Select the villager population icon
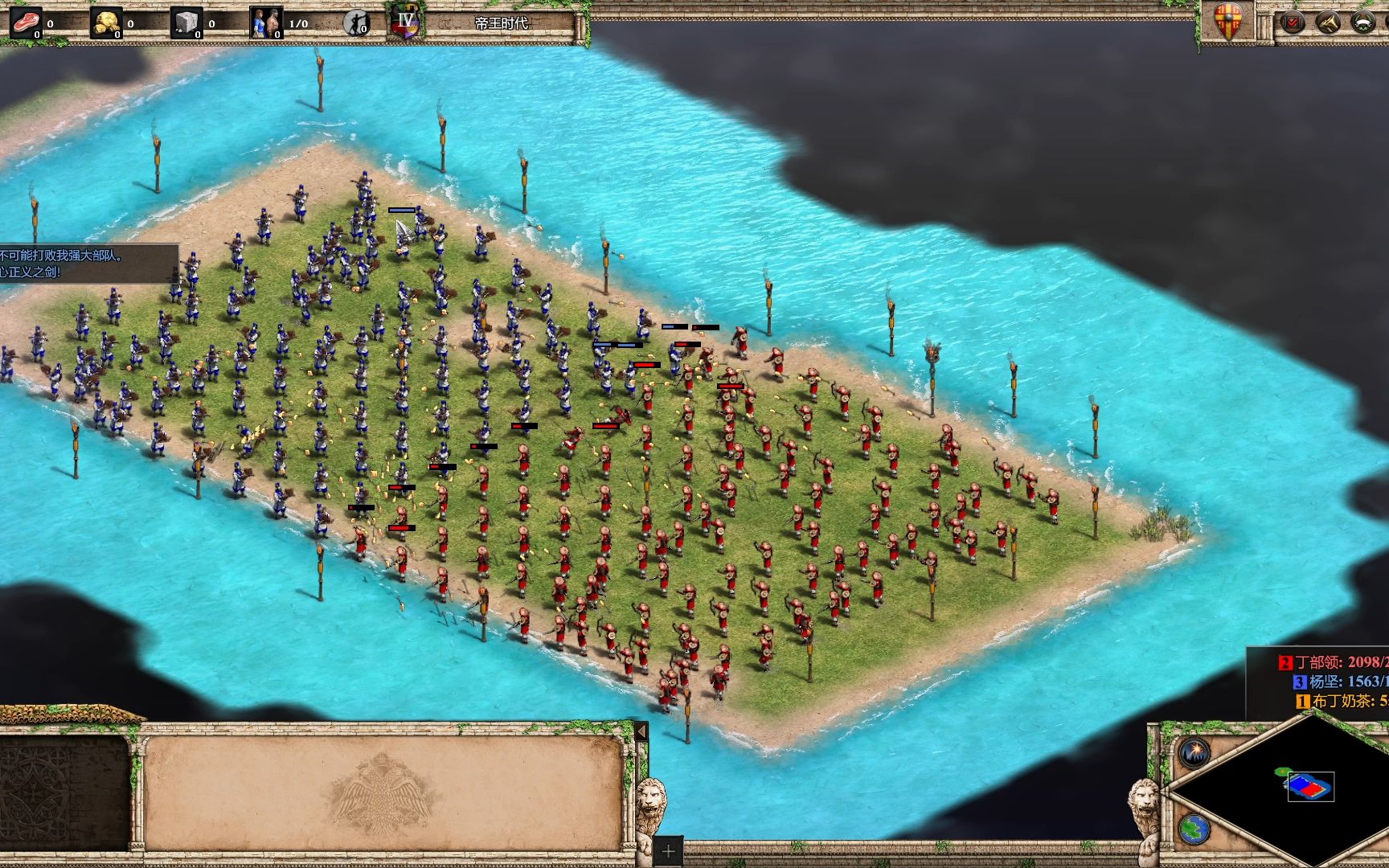This screenshot has width=1389, height=868. tap(266, 23)
